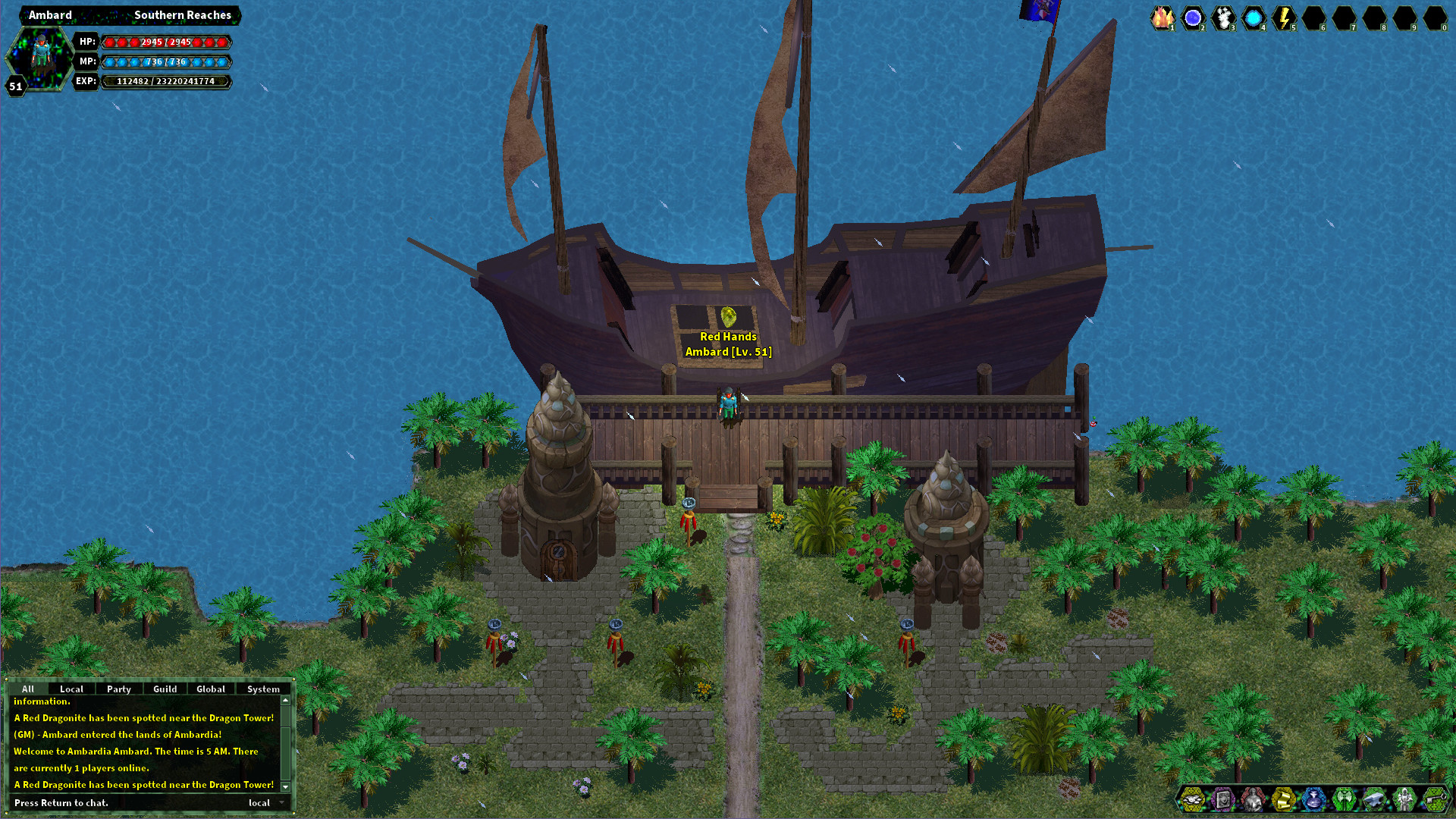Select the fire spell in hotkey slot 1

coord(1163,17)
